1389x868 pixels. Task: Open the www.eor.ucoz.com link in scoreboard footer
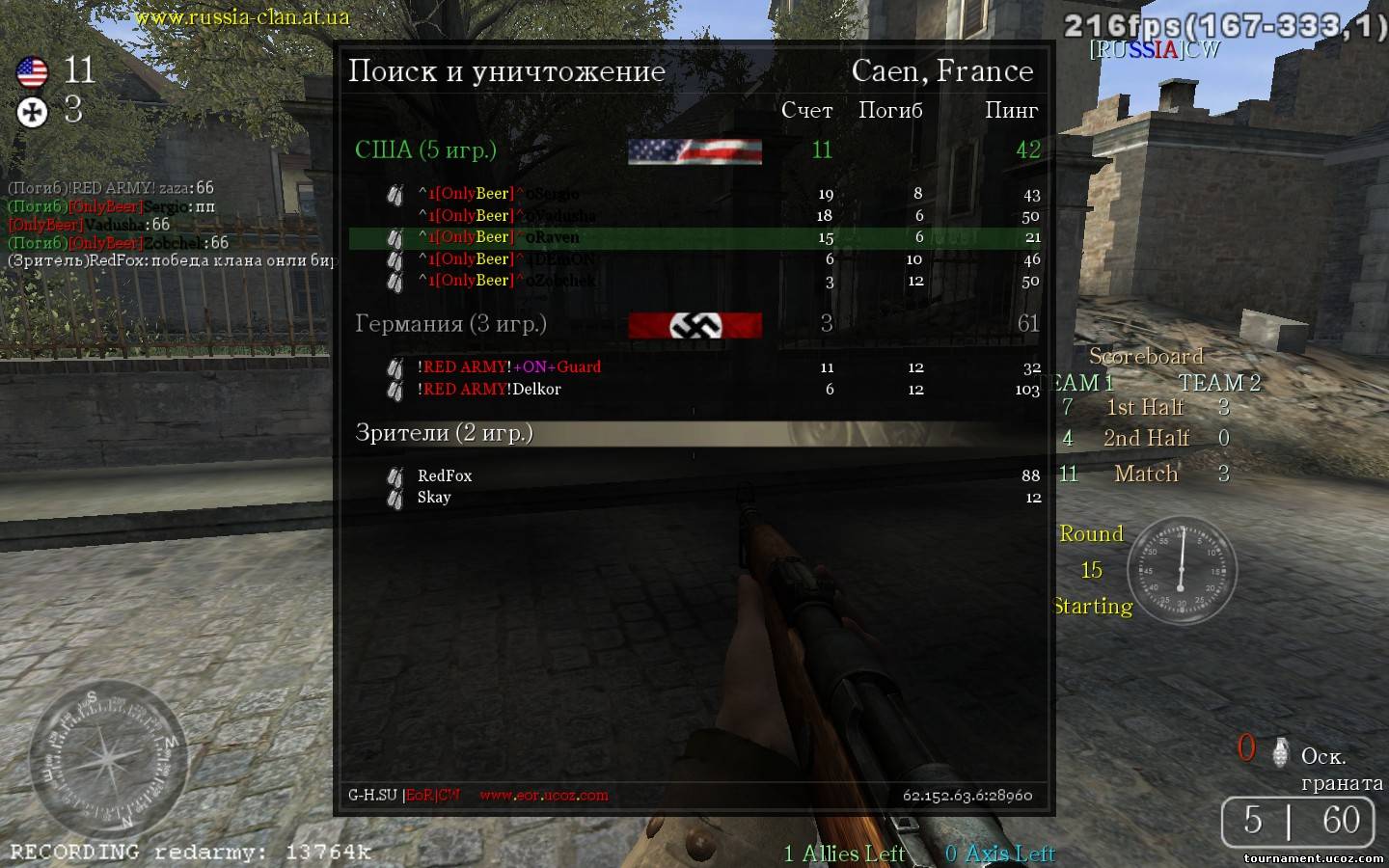[544, 796]
